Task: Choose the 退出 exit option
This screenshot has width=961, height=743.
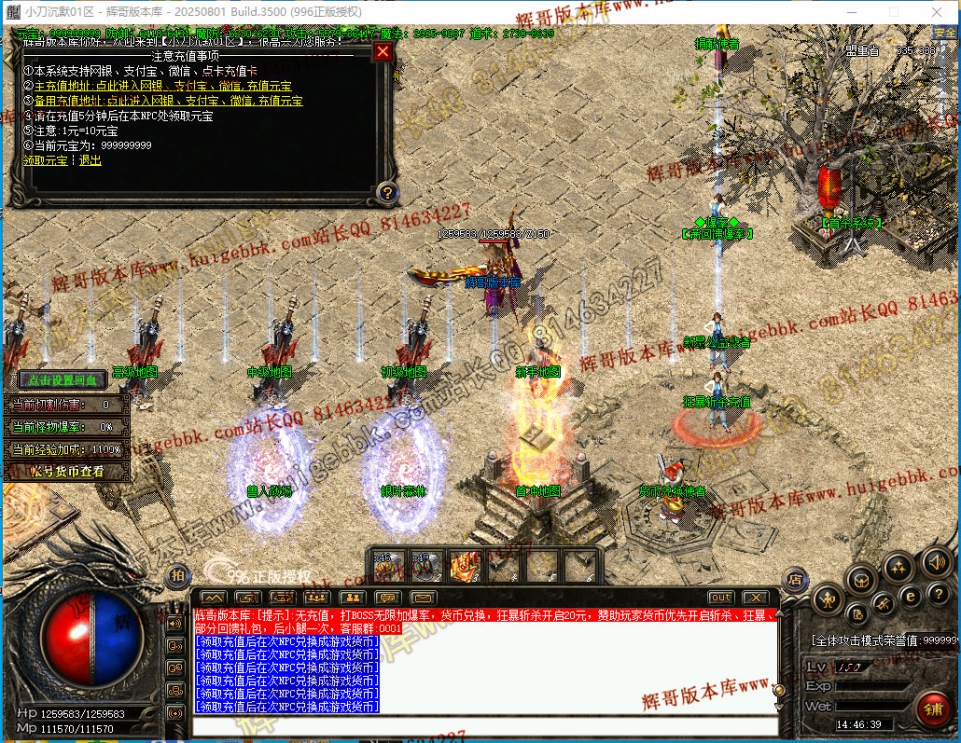Action: tap(90, 159)
